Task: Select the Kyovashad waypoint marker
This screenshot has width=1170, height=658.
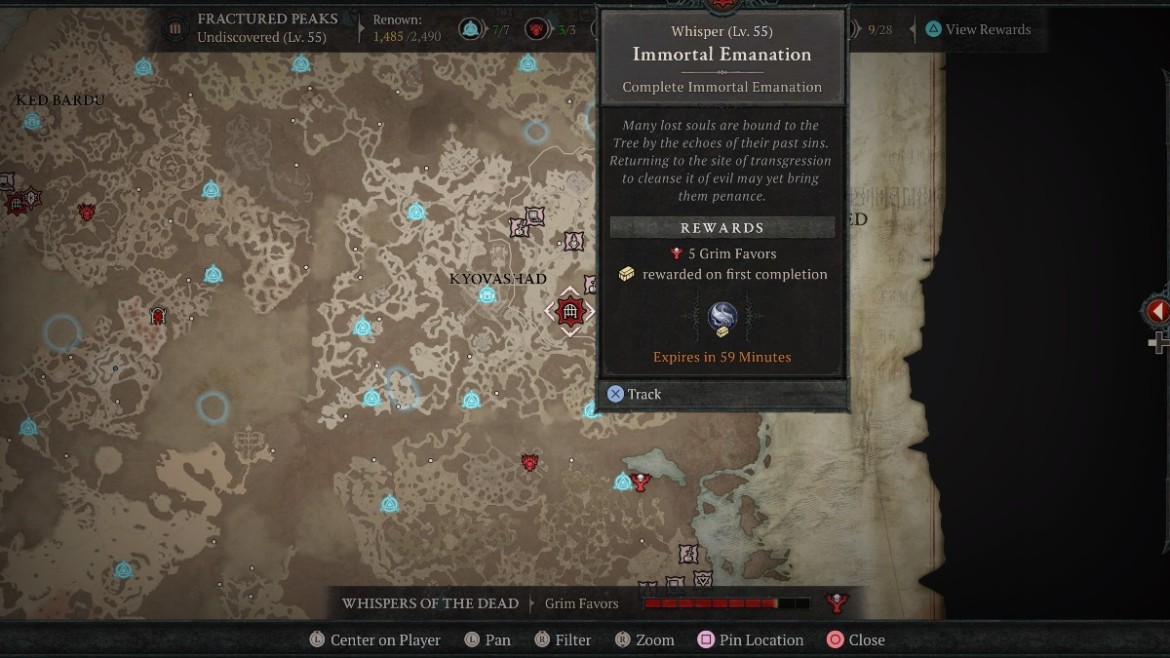Action: click(x=487, y=295)
